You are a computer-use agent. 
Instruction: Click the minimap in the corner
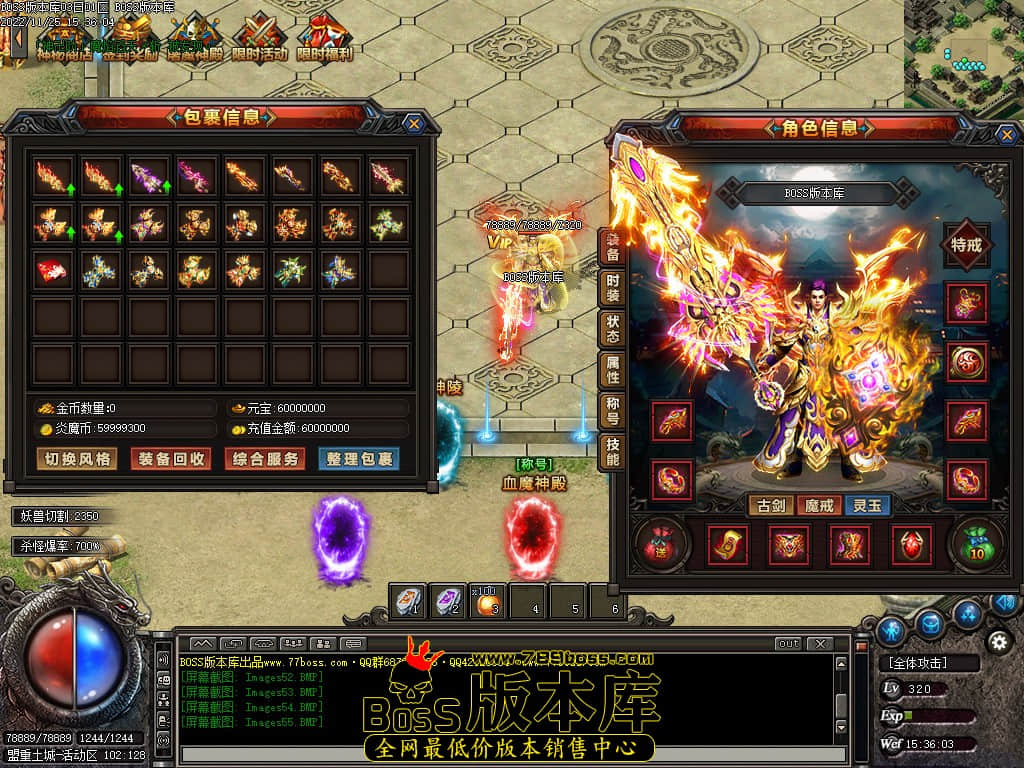click(x=963, y=52)
